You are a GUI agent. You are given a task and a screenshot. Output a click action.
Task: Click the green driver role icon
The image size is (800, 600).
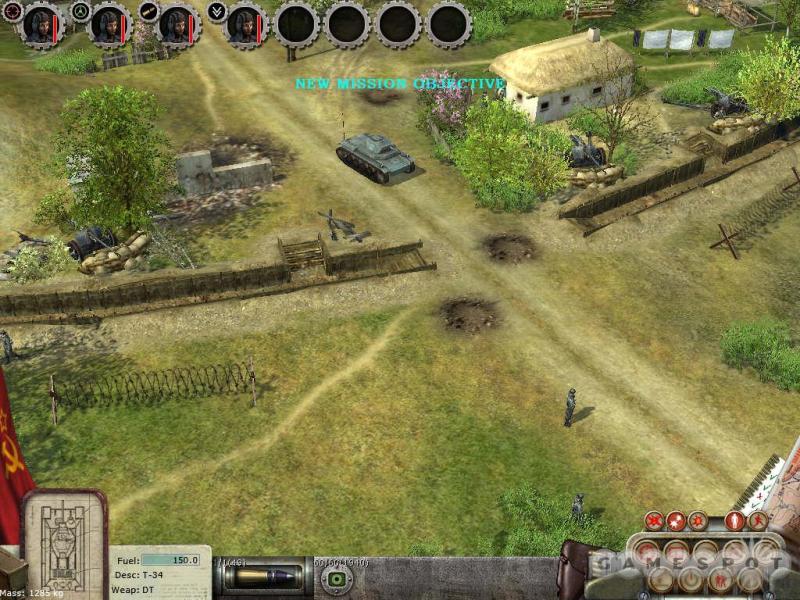pyautogui.click(x=80, y=11)
